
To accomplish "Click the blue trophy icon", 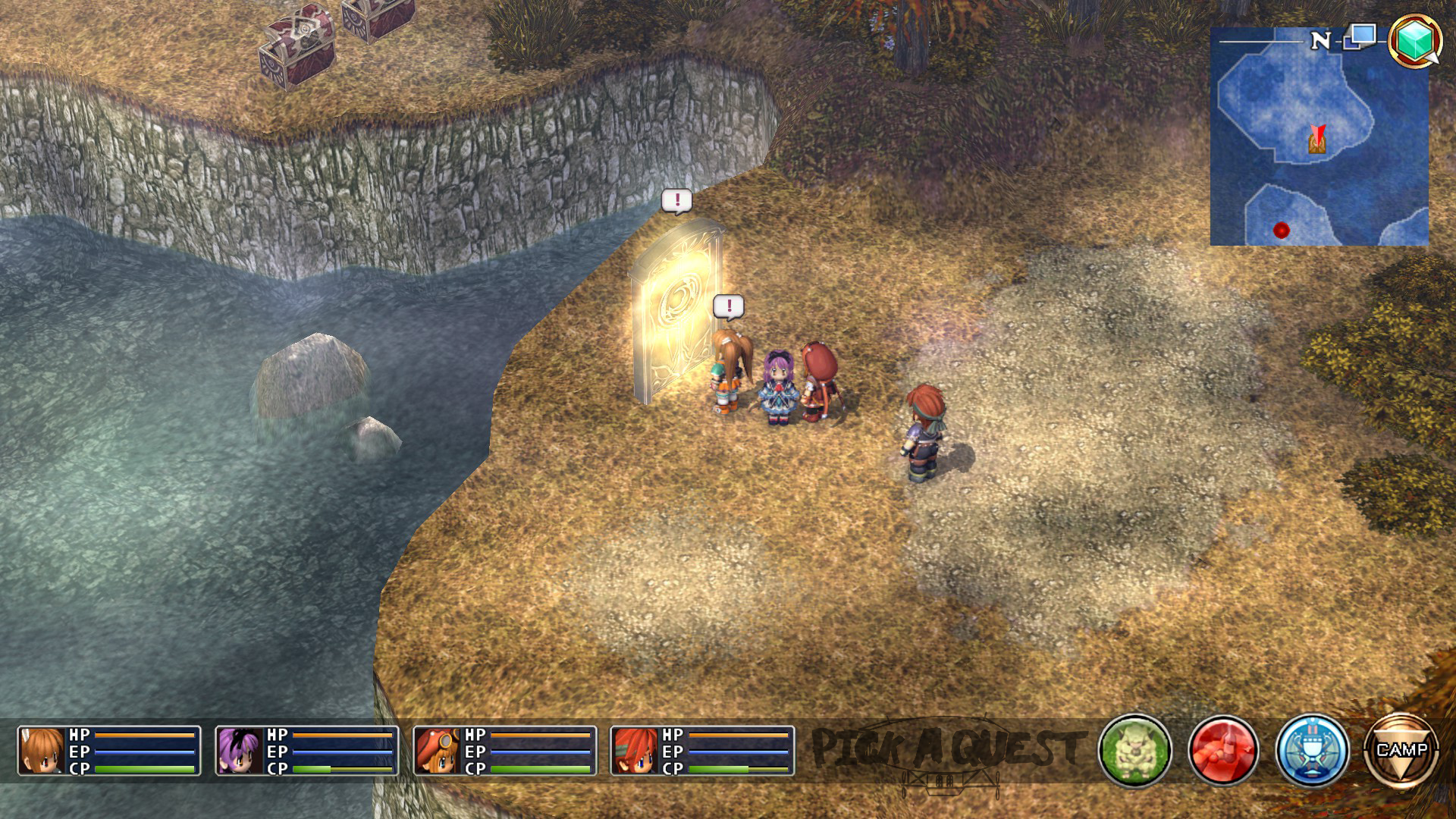I will 1312,751.
